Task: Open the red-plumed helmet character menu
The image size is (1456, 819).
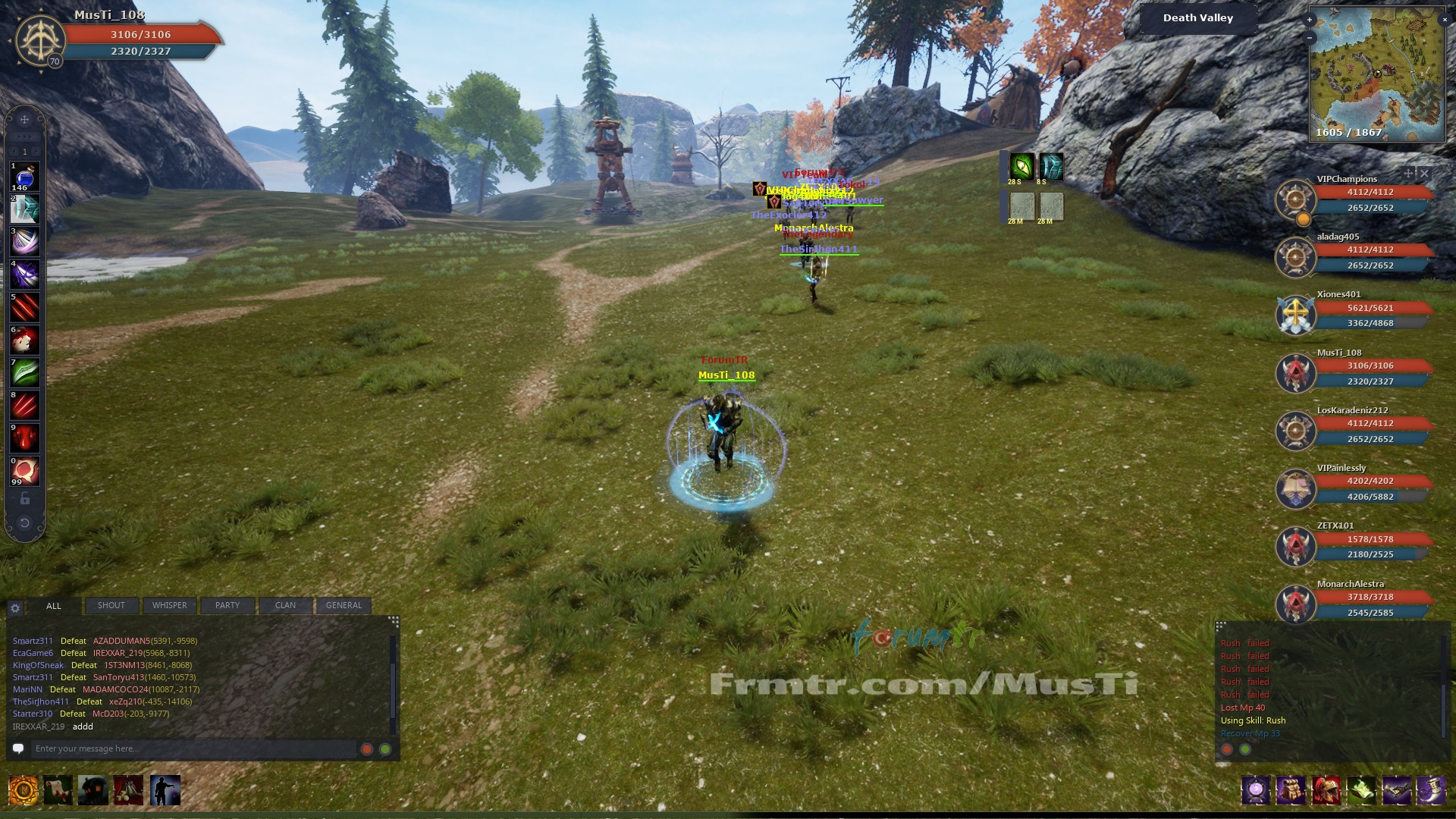Action: pos(1326,790)
